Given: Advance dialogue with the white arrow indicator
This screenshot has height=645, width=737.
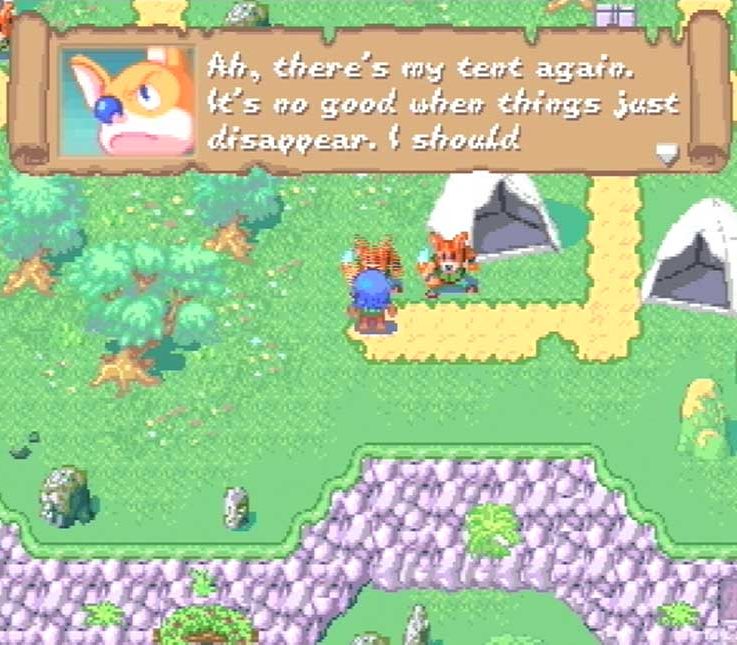Looking at the screenshot, I should tap(666, 154).
